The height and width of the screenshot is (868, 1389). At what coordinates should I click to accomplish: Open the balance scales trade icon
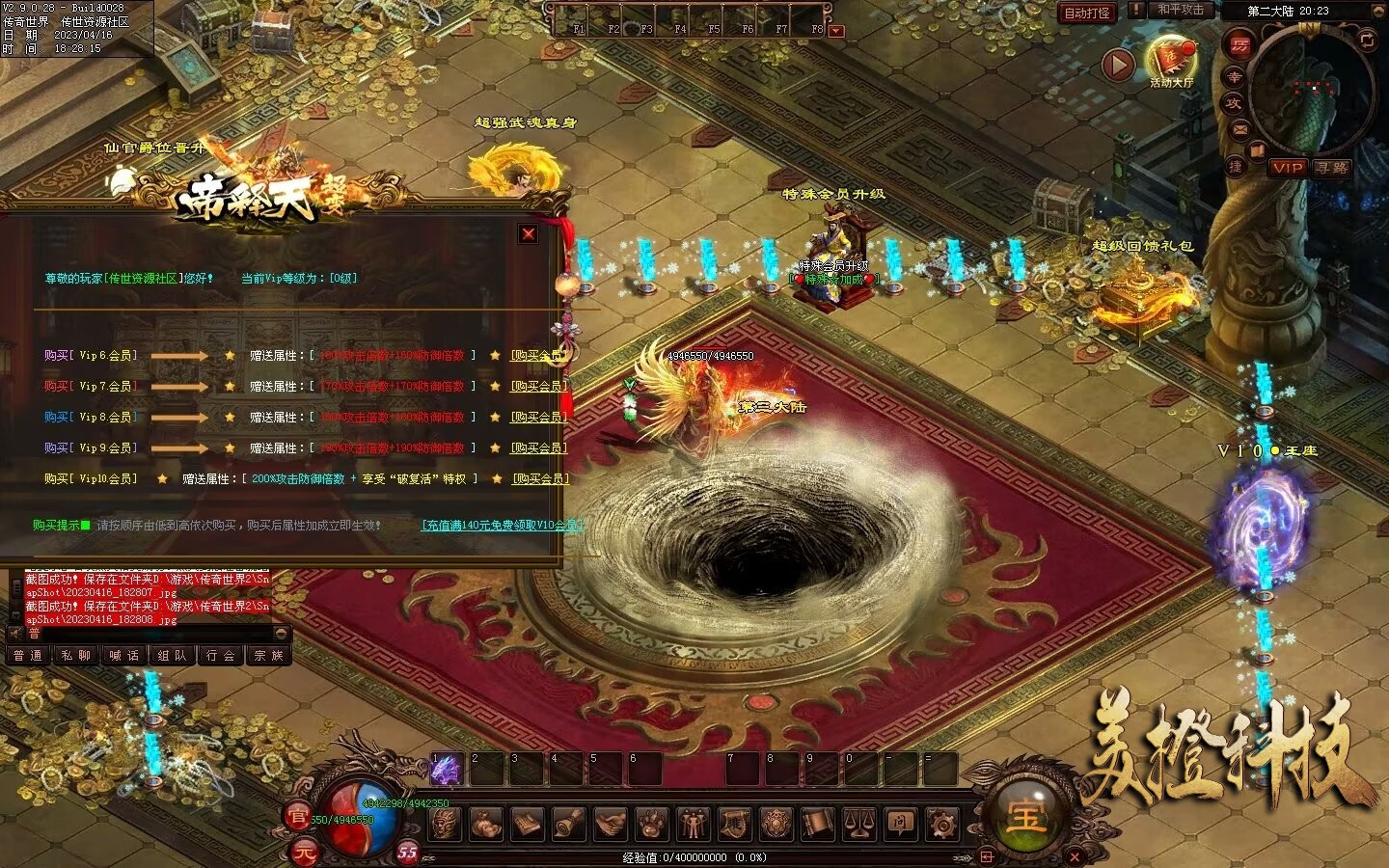pyautogui.click(x=858, y=825)
